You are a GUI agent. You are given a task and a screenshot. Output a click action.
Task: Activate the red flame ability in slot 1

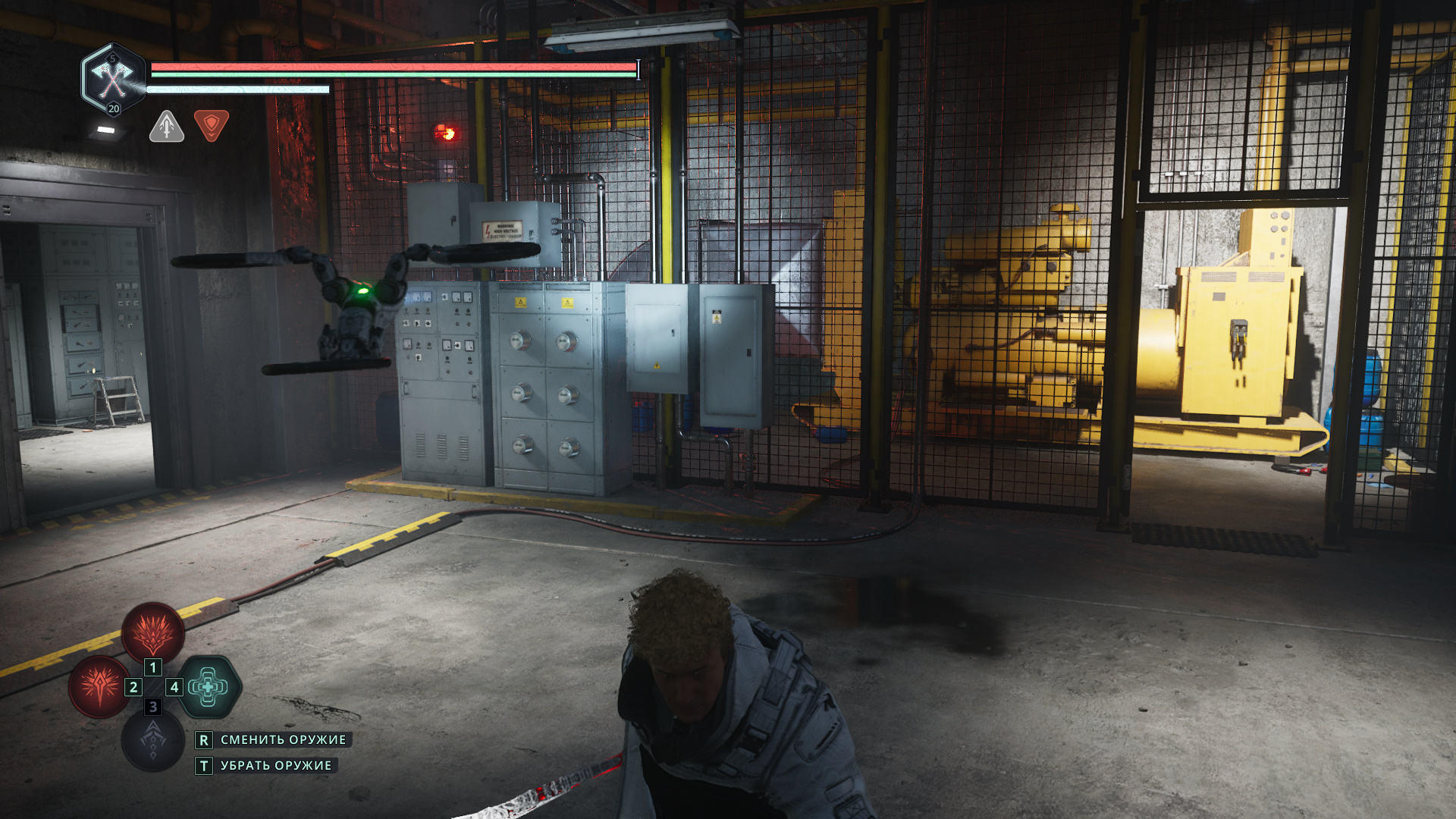(153, 632)
